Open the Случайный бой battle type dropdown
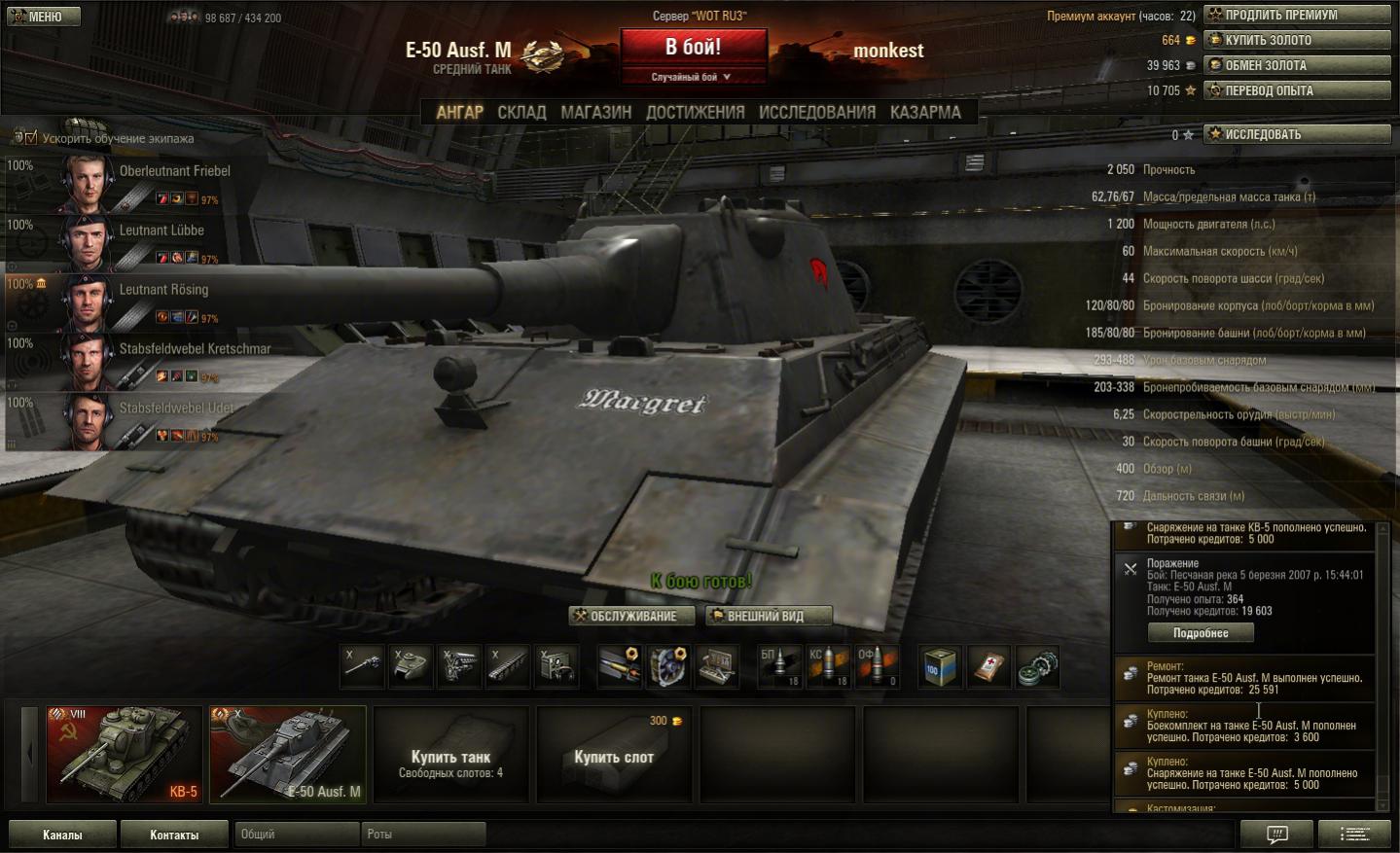1400x853 pixels. 691,77
